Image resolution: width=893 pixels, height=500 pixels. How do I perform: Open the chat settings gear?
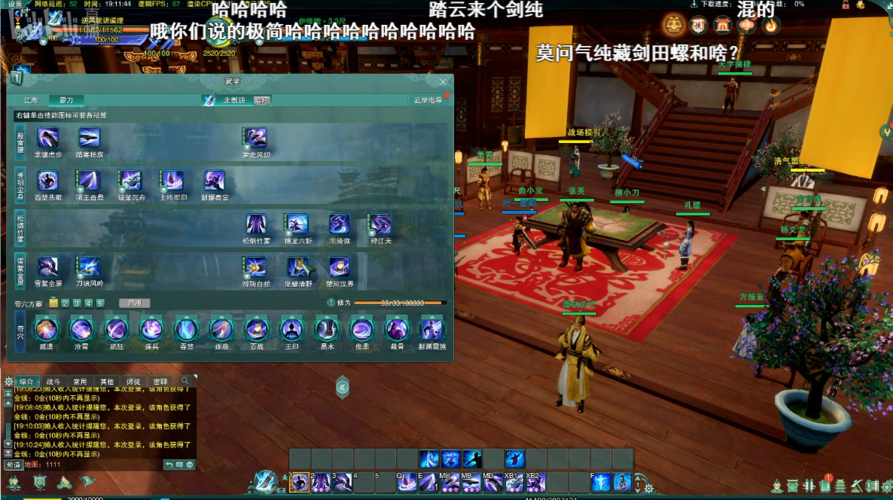(x=9, y=382)
